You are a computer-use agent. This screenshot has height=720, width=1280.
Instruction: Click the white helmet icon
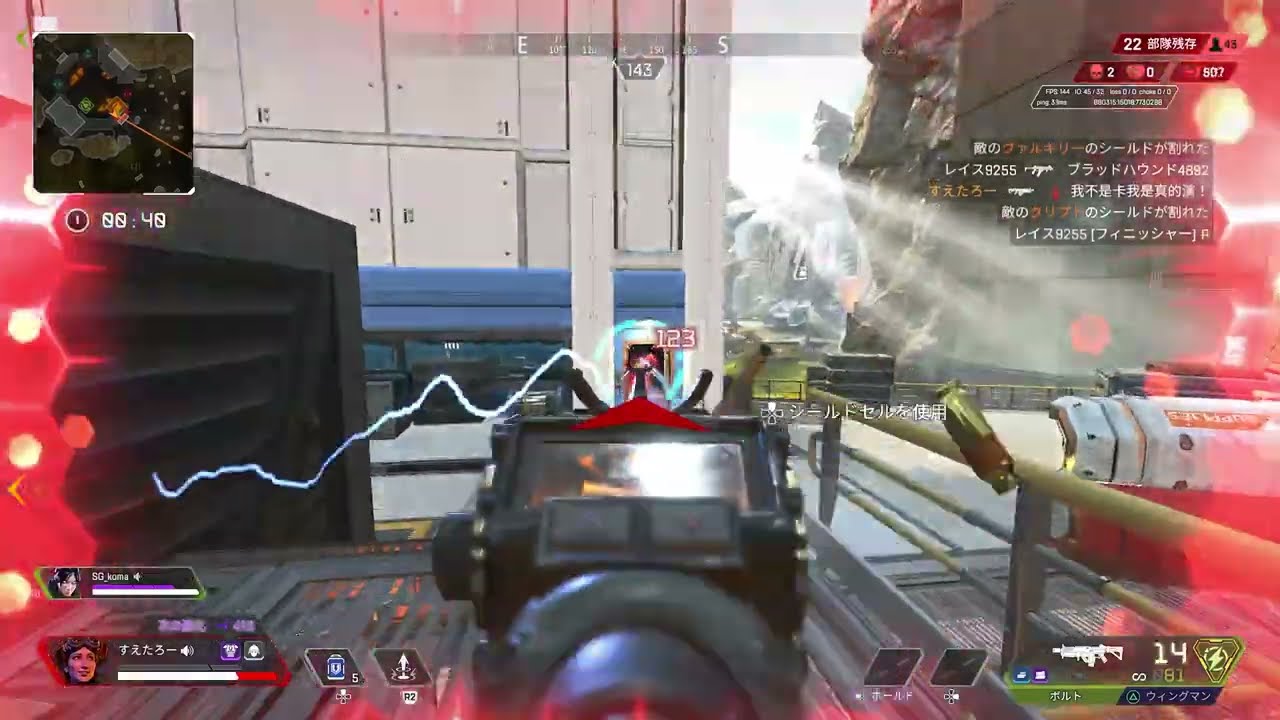pyautogui.click(x=254, y=651)
